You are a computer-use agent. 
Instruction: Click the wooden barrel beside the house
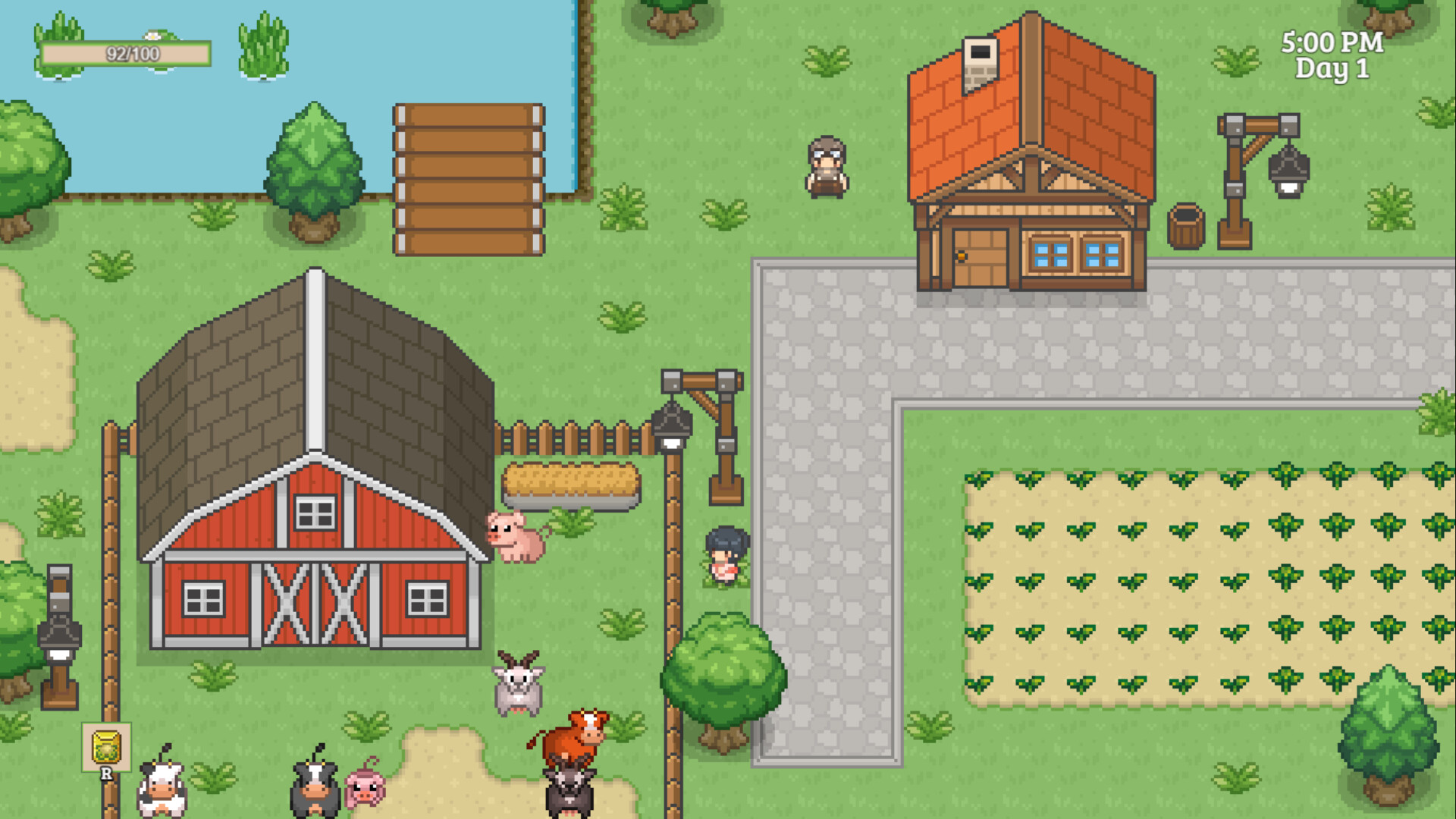click(x=1185, y=227)
